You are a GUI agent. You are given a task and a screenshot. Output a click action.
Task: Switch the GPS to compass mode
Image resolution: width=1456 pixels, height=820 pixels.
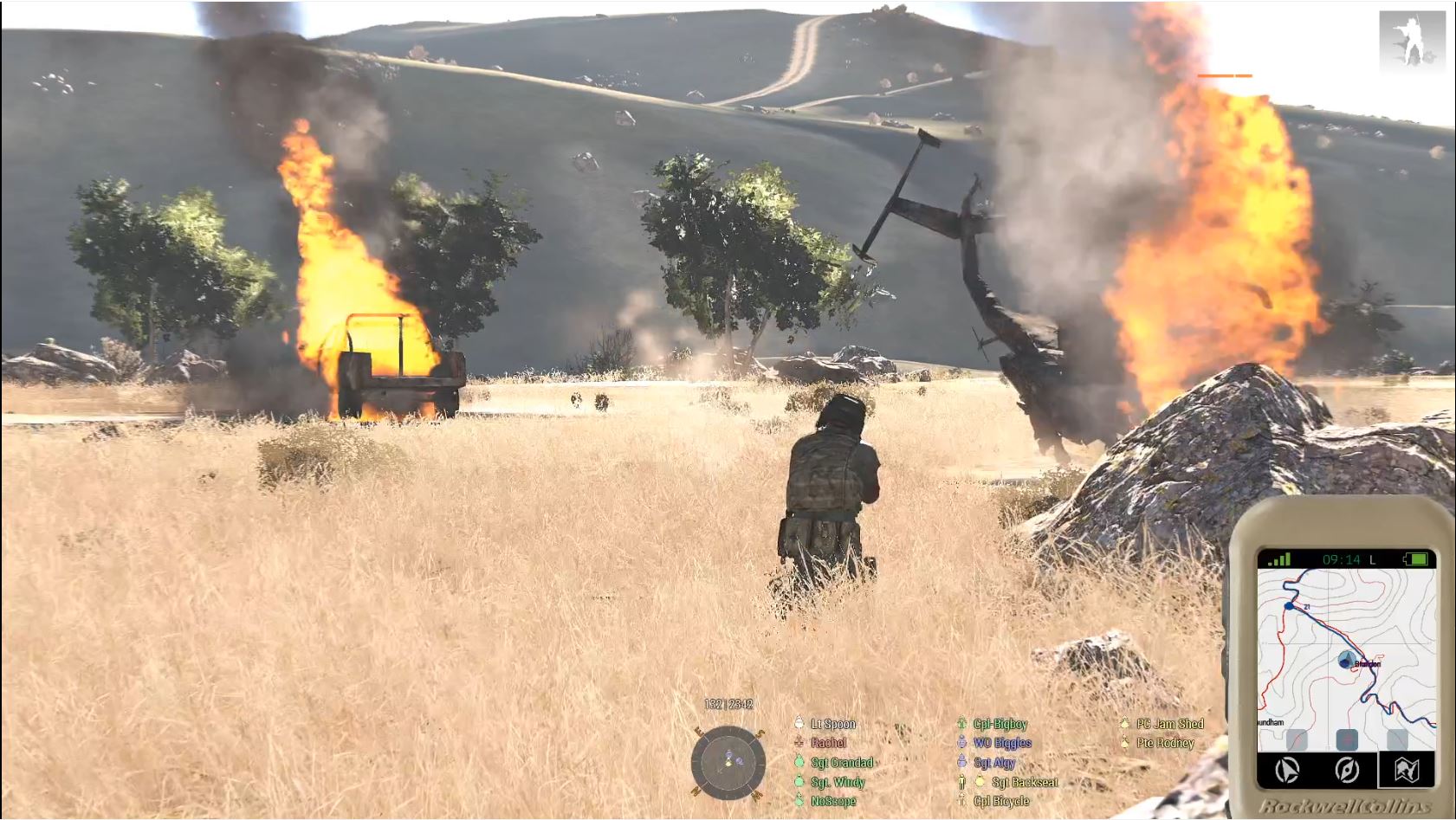coord(1347,769)
